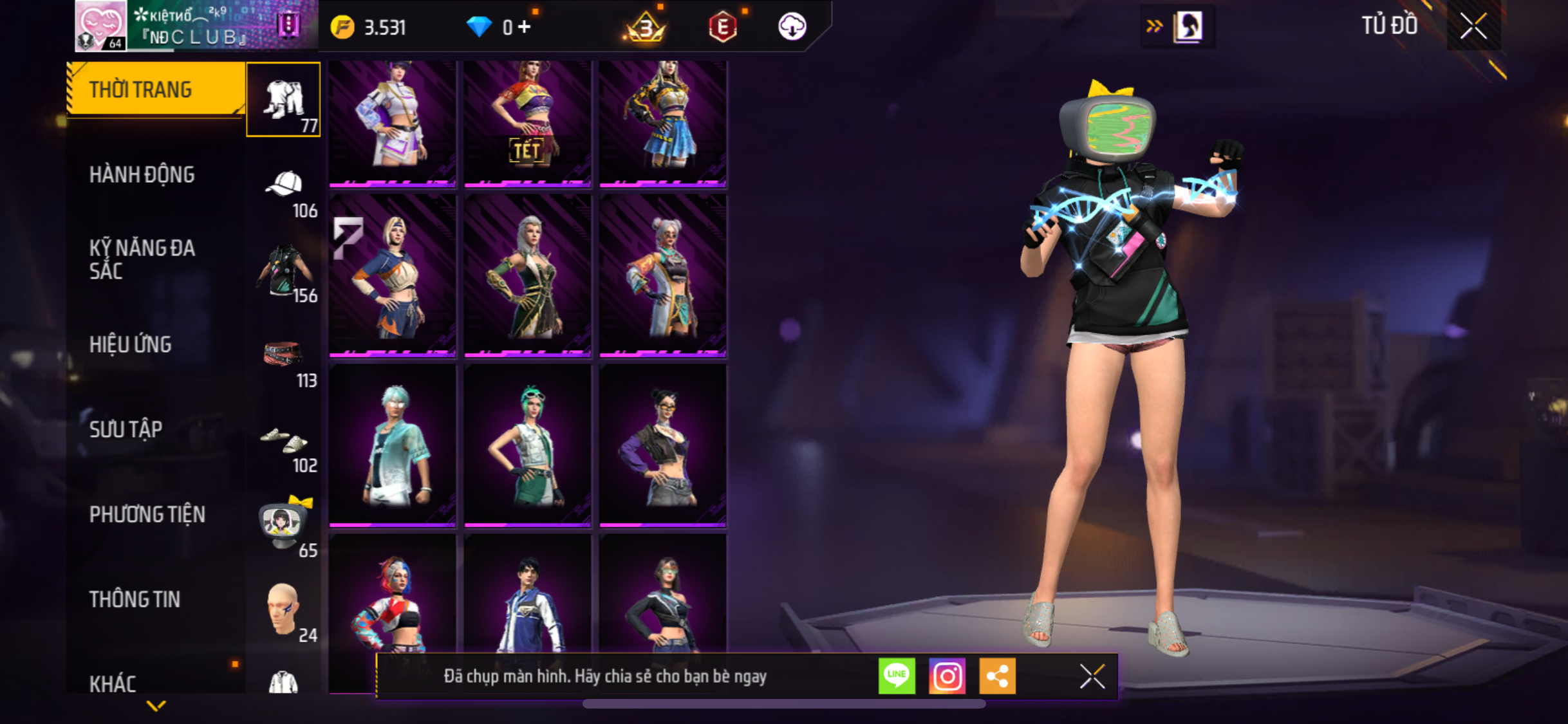Open the sandals footwear subcategory
Image resolution: width=1568 pixels, height=724 pixels.
[283, 441]
